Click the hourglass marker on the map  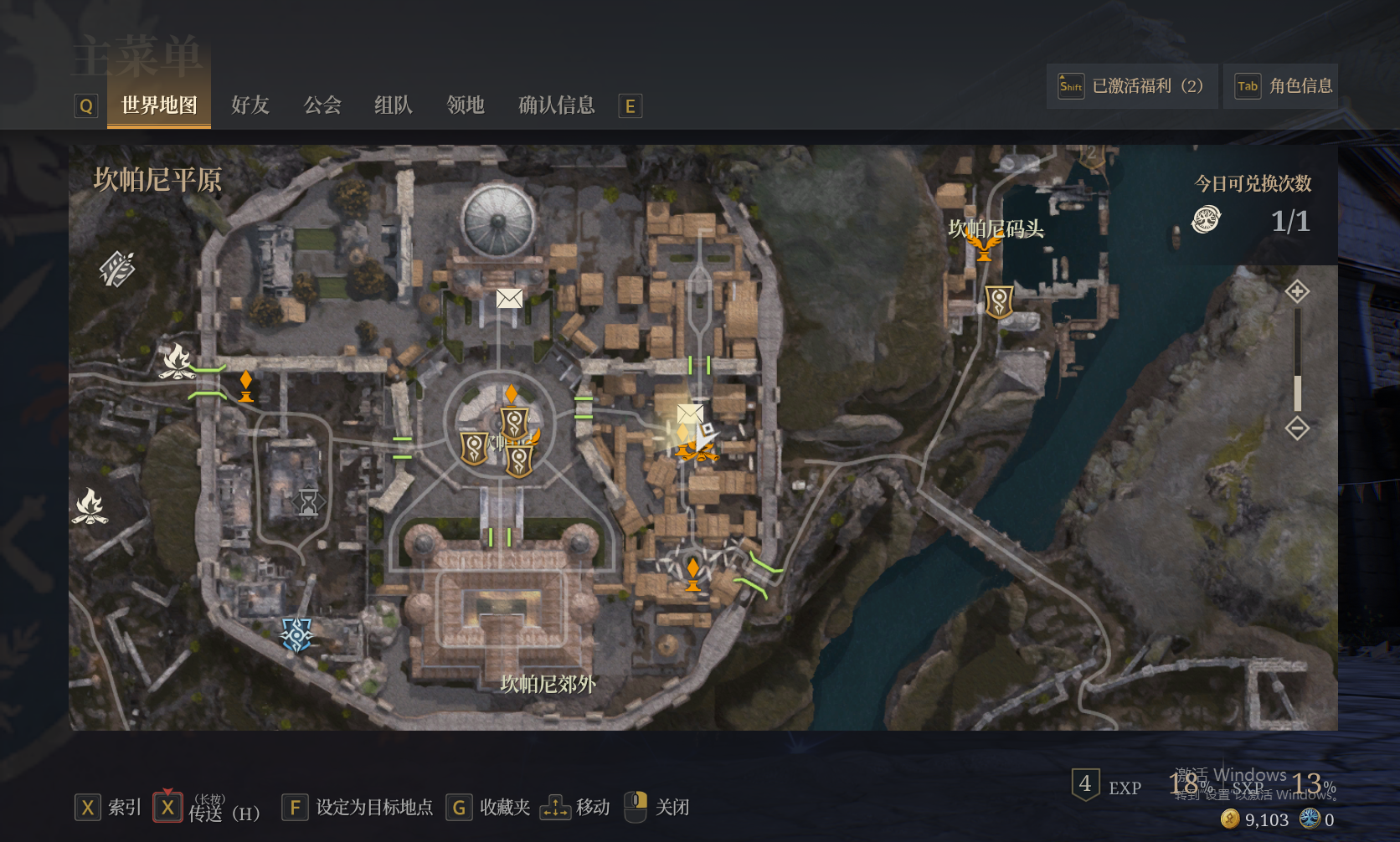[x=309, y=501]
